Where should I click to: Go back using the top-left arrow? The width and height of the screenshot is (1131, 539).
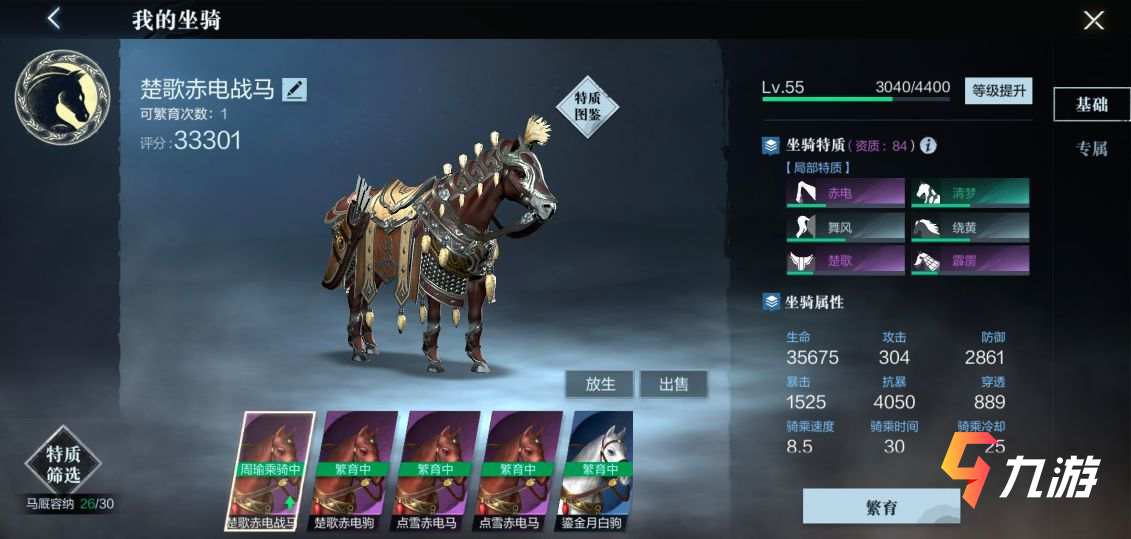(x=54, y=18)
